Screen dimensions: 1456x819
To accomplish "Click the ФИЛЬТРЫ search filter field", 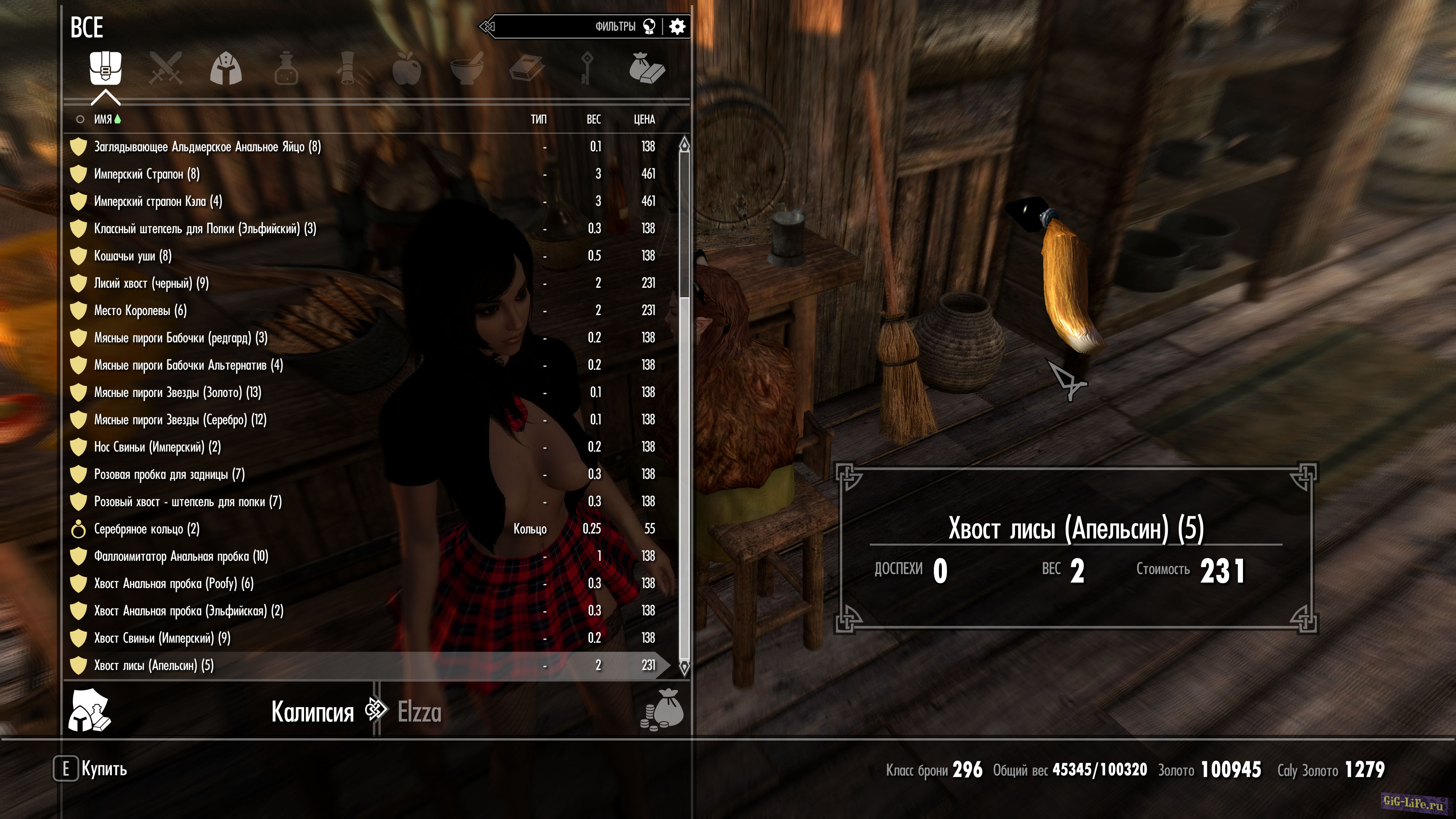I will pos(565,27).
